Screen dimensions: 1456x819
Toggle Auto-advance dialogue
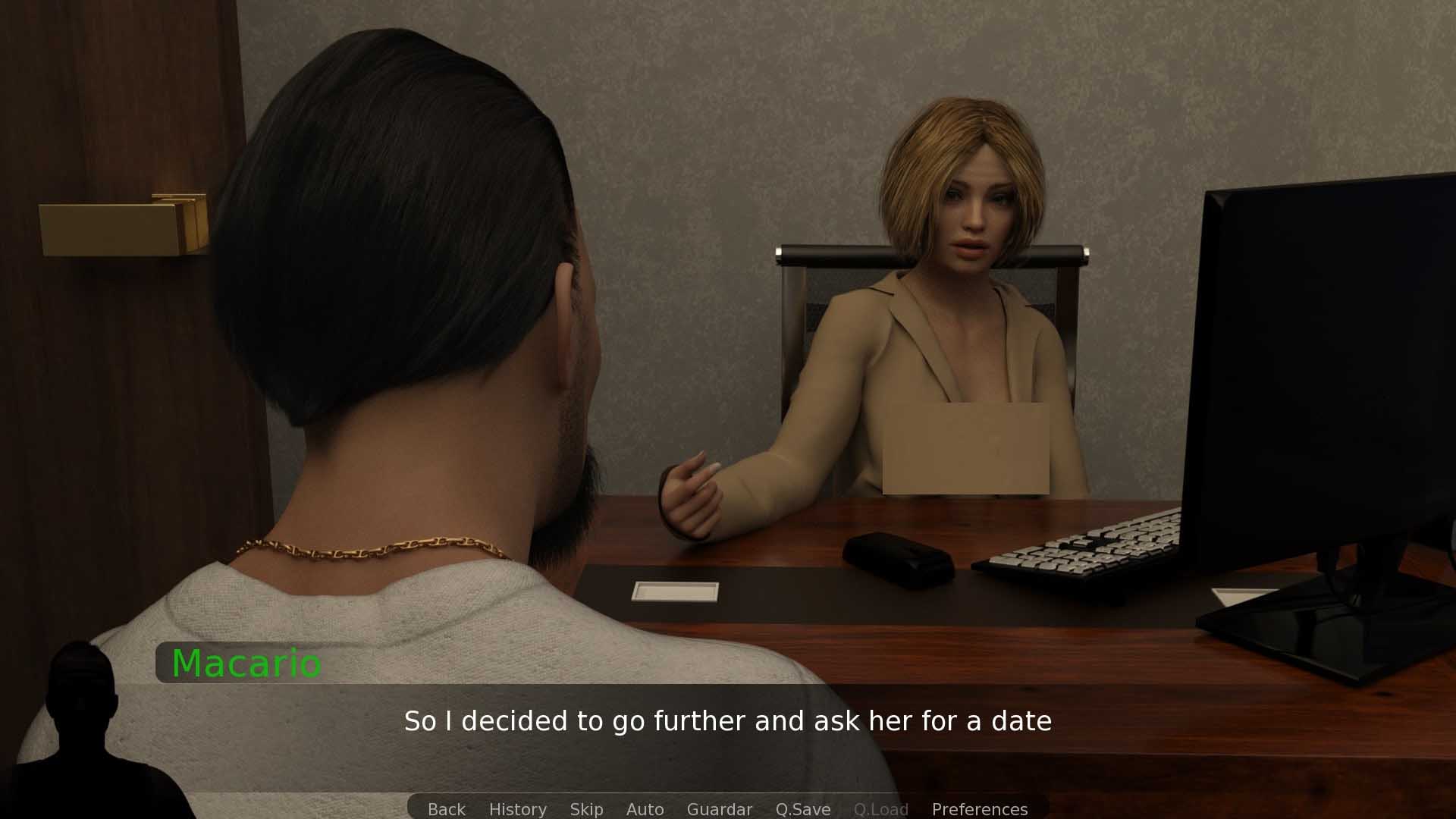pos(645,809)
